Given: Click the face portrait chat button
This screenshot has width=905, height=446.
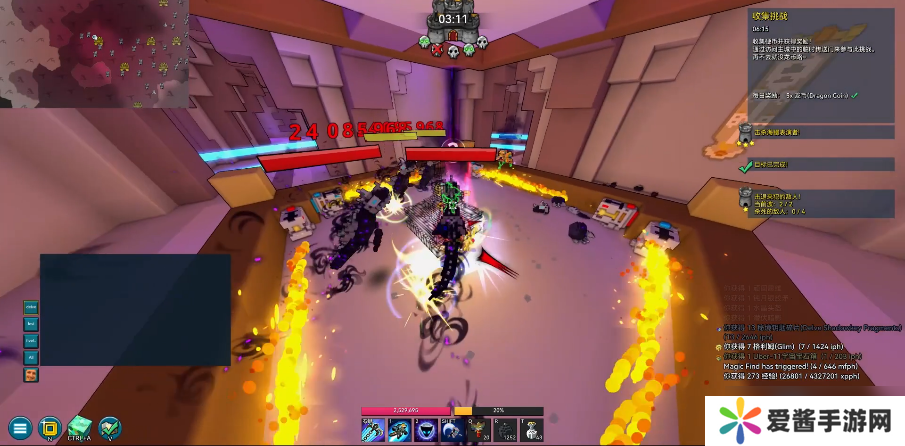Looking at the screenshot, I should [x=31, y=374].
